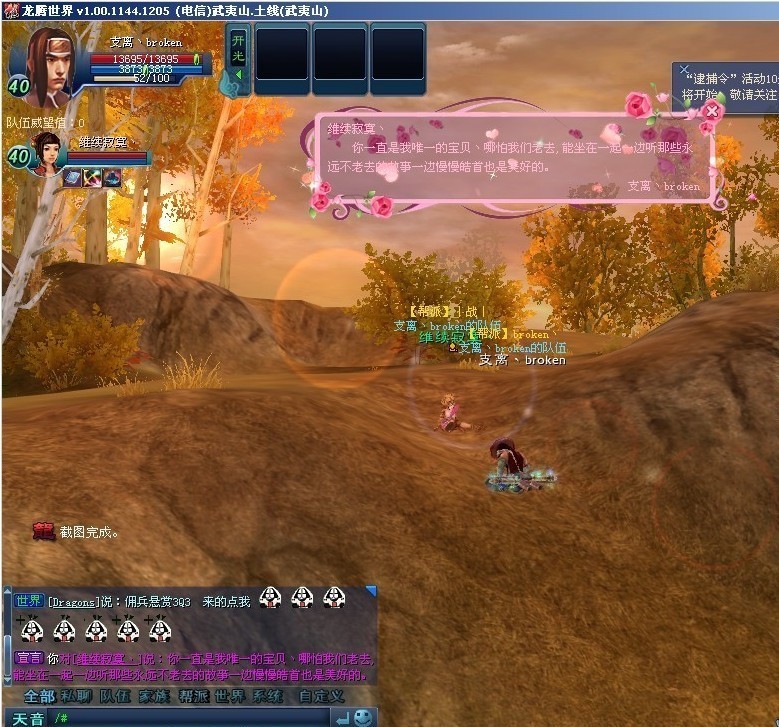Open the 自定义 custom chat tab
779x727 pixels.
click(320, 696)
